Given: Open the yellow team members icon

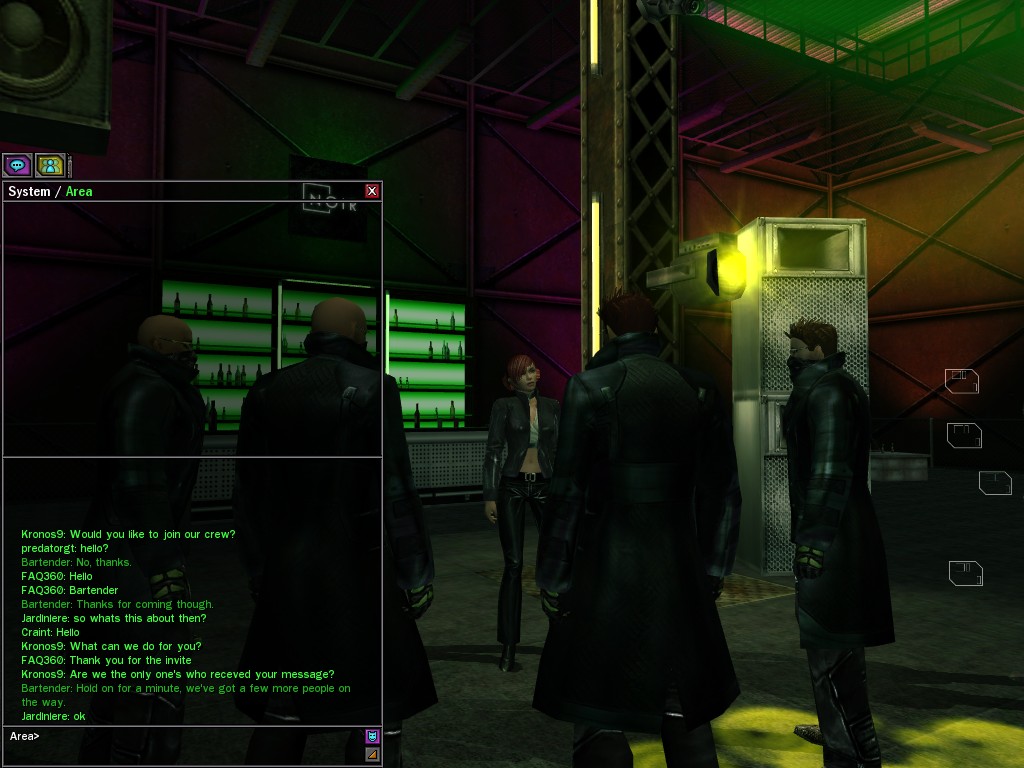Looking at the screenshot, I should point(49,165).
